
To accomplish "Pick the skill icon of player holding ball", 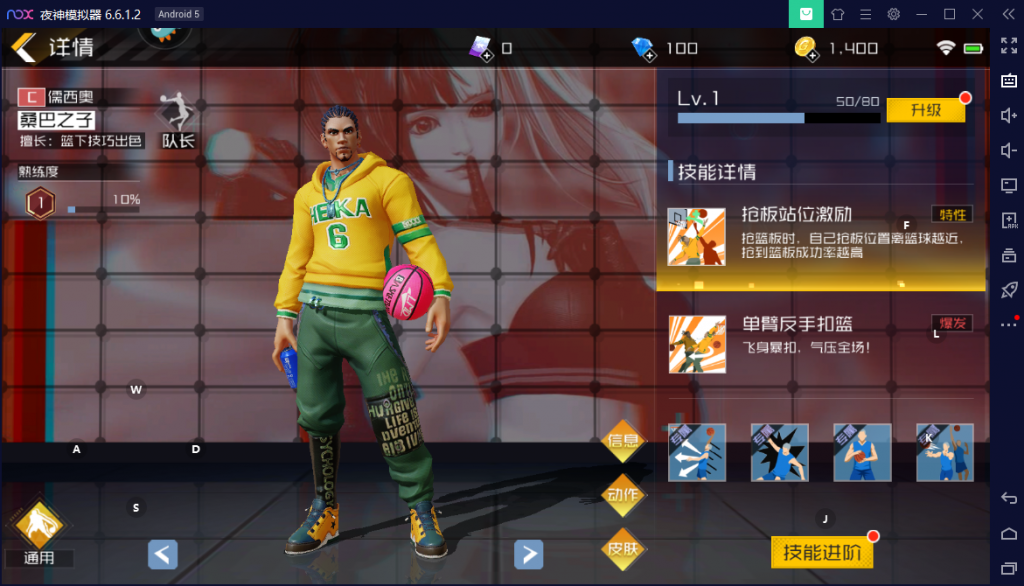I will pyautogui.click(x=862, y=452).
